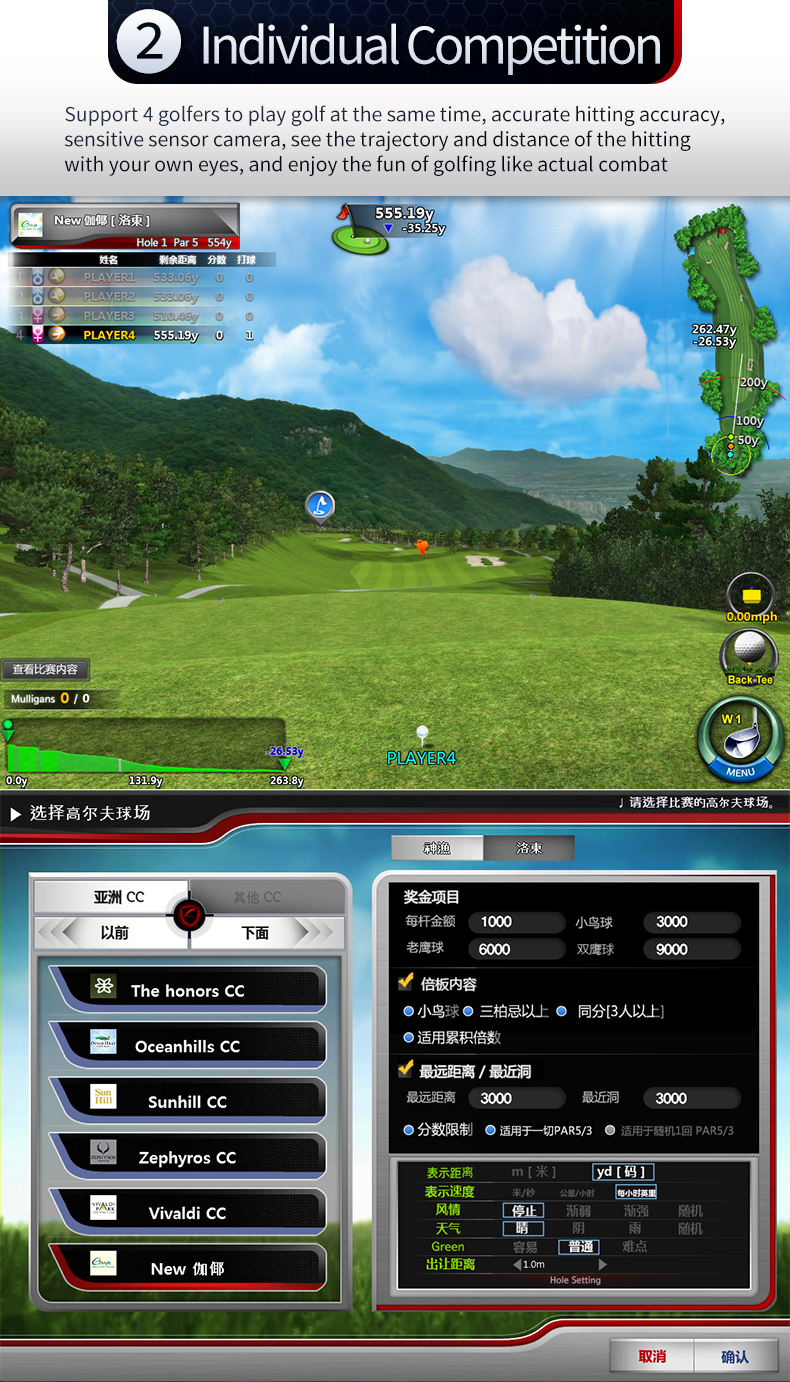
Task: Choose Oceanhills CC from the course list
Action: coord(187,1046)
